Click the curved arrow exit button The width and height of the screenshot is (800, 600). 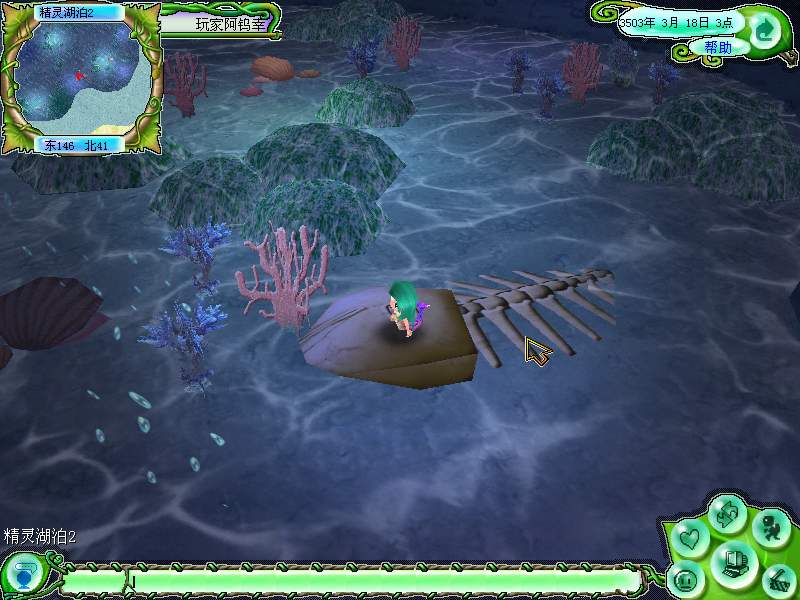(765, 28)
